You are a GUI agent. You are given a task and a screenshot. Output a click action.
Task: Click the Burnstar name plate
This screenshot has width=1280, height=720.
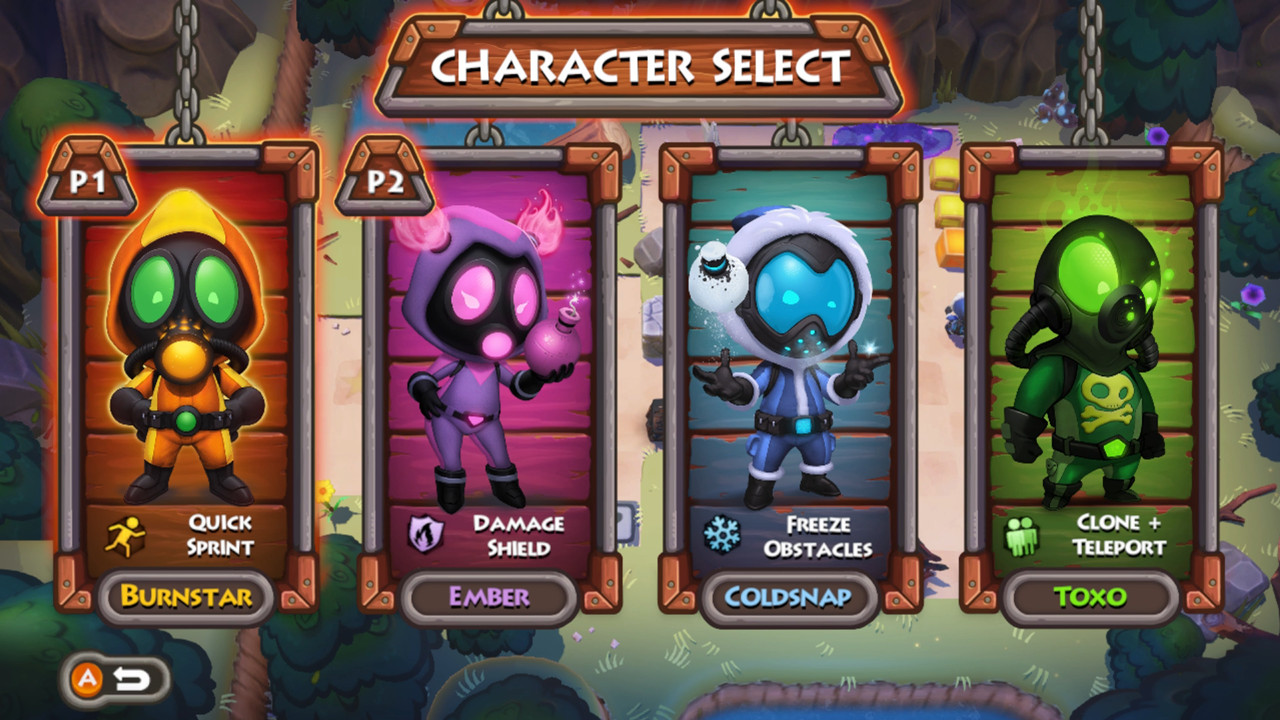[x=186, y=598]
